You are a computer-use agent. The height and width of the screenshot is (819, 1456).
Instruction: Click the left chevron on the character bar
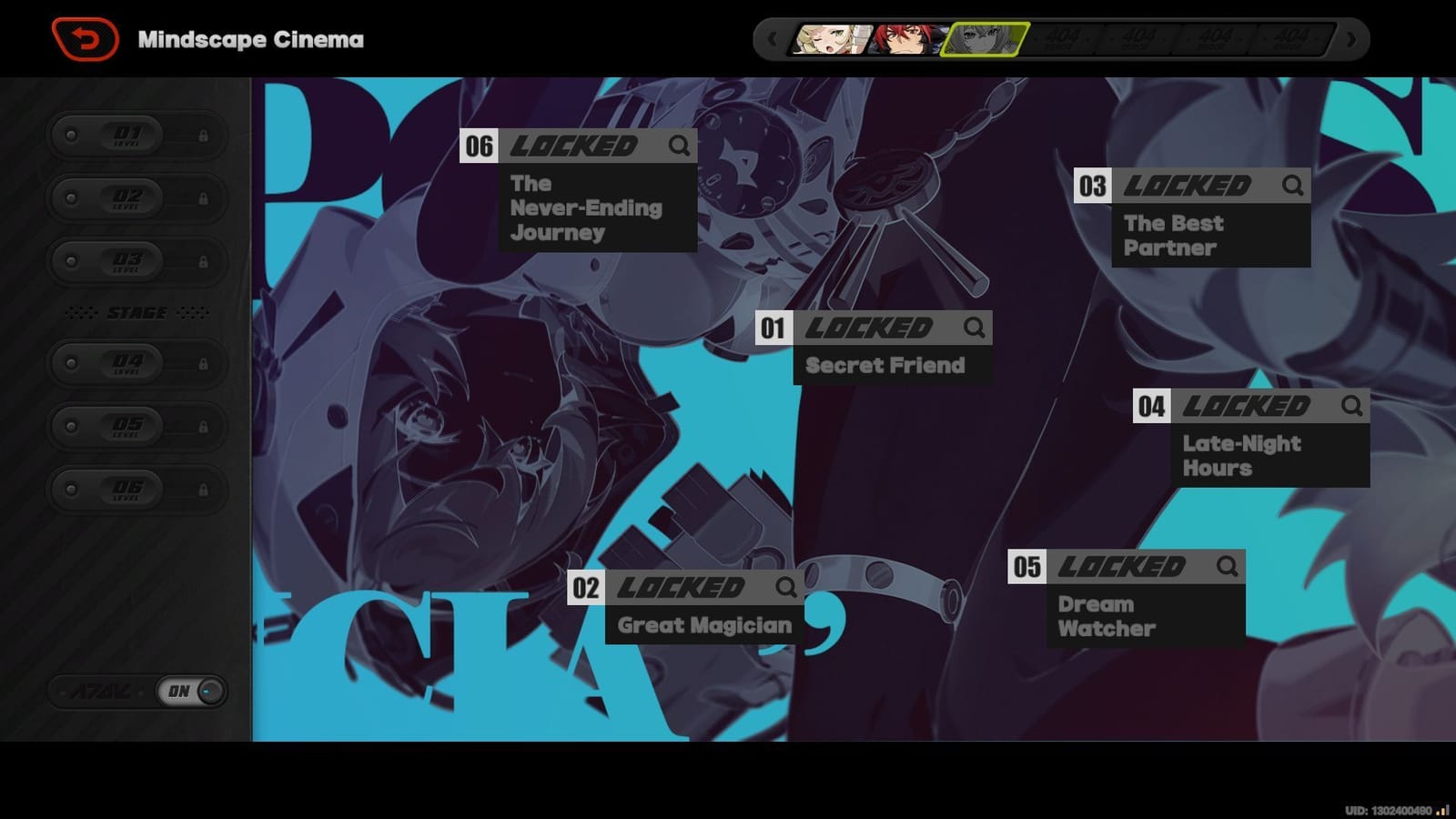point(773,39)
